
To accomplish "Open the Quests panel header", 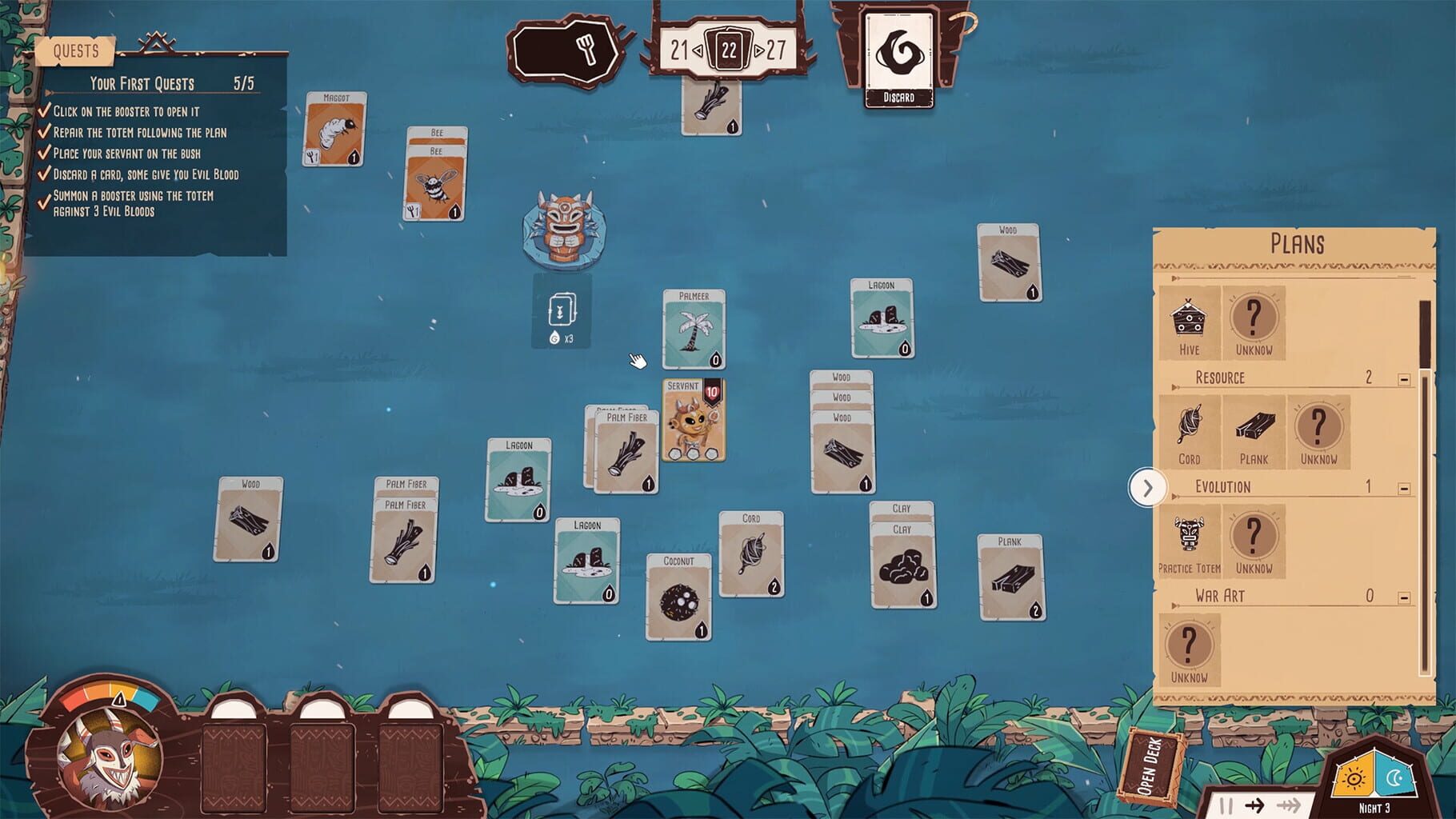I will point(78,51).
